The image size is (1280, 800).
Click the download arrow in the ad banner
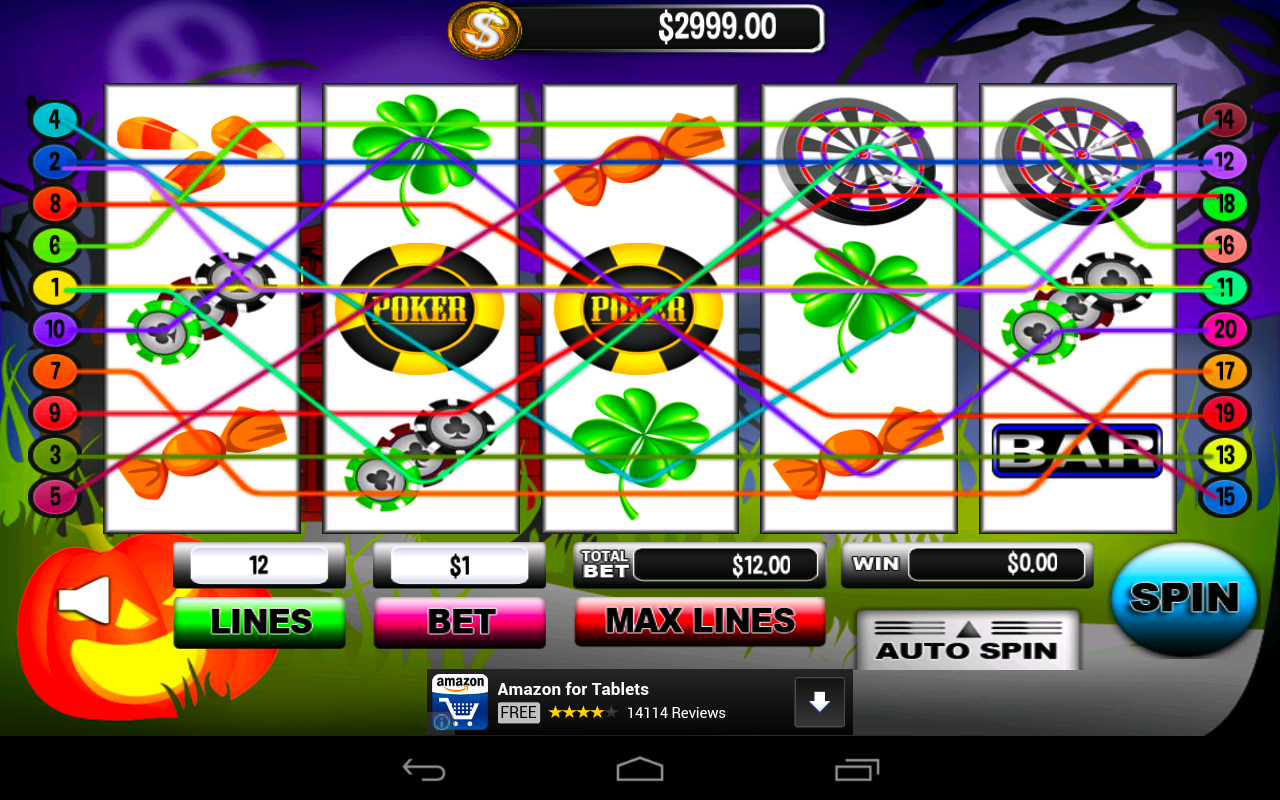pyautogui.click(x=819, y=702)
